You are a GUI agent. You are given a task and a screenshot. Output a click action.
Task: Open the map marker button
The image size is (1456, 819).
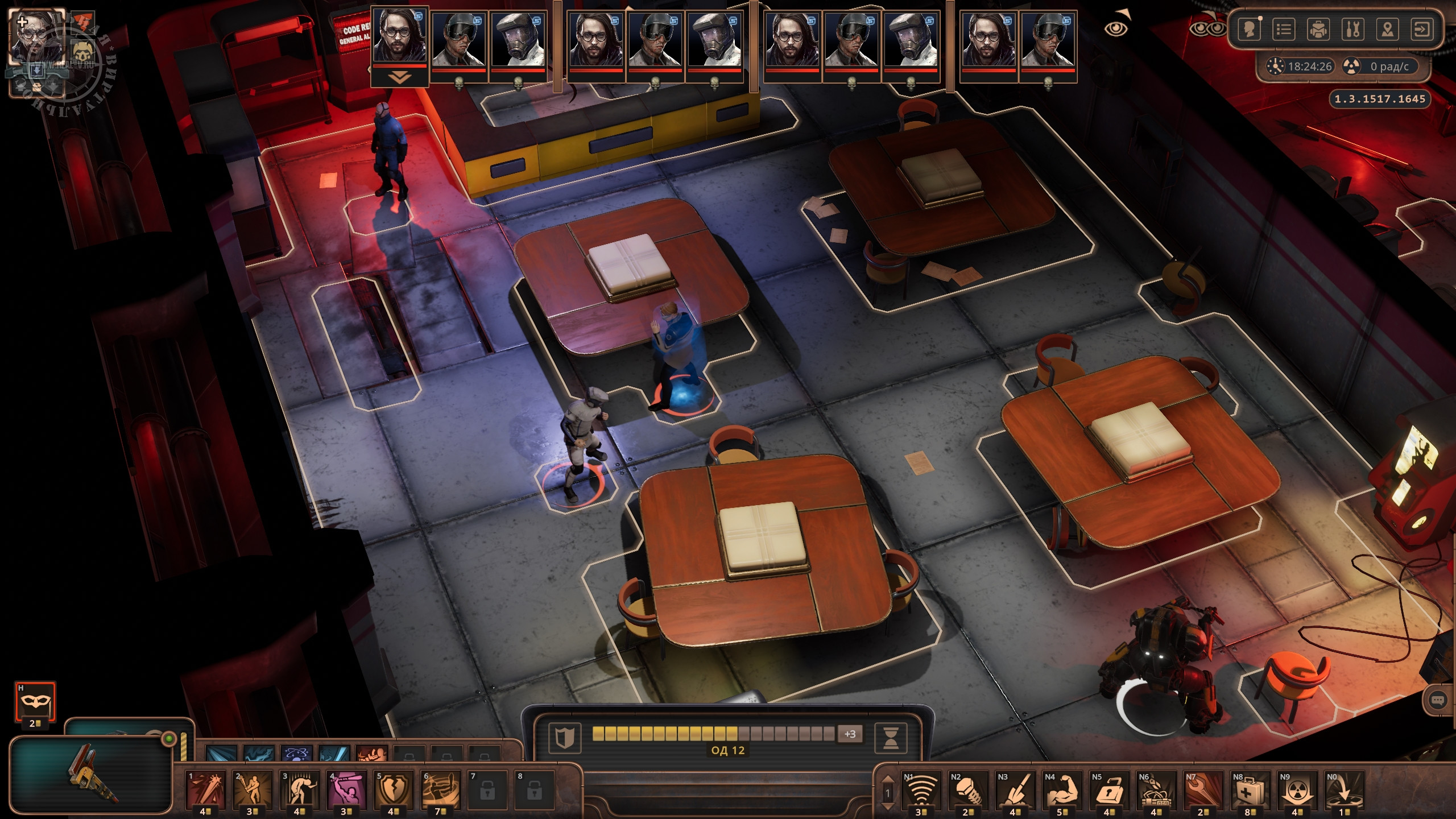click(x=1387, y=30)
